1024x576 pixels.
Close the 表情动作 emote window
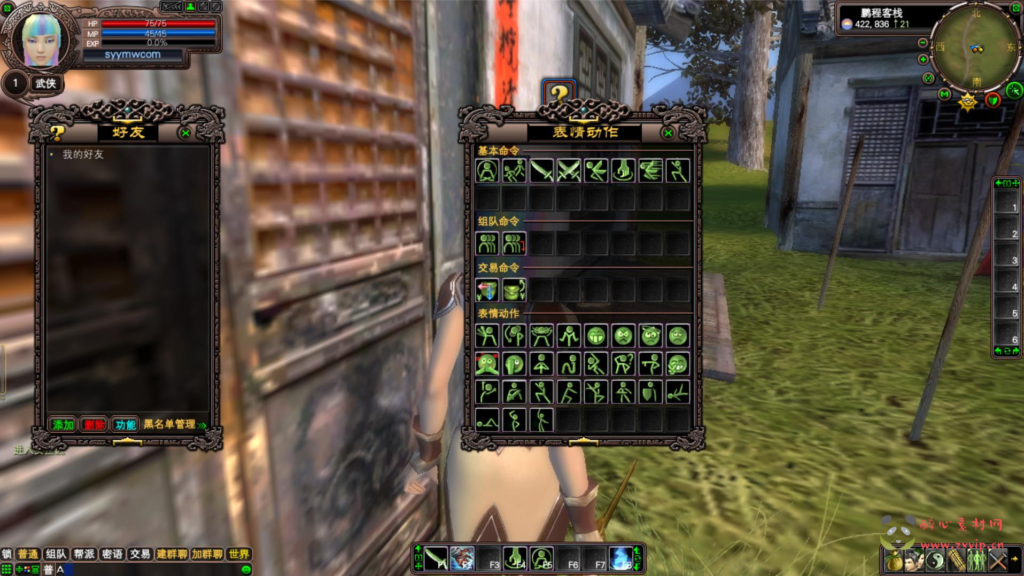tap(668, 132)
